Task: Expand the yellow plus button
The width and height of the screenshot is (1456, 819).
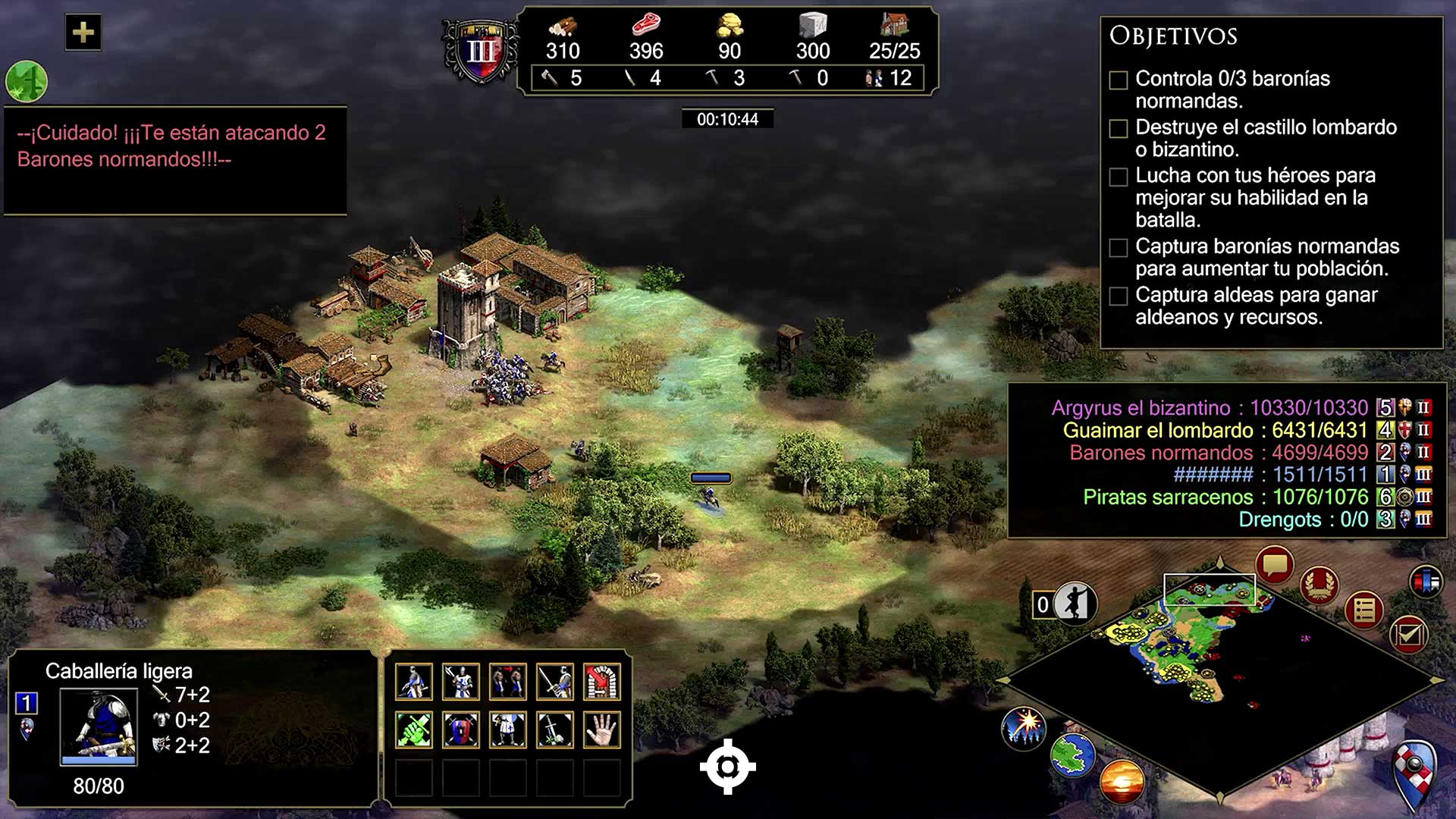Action: (x=83, y=33)
